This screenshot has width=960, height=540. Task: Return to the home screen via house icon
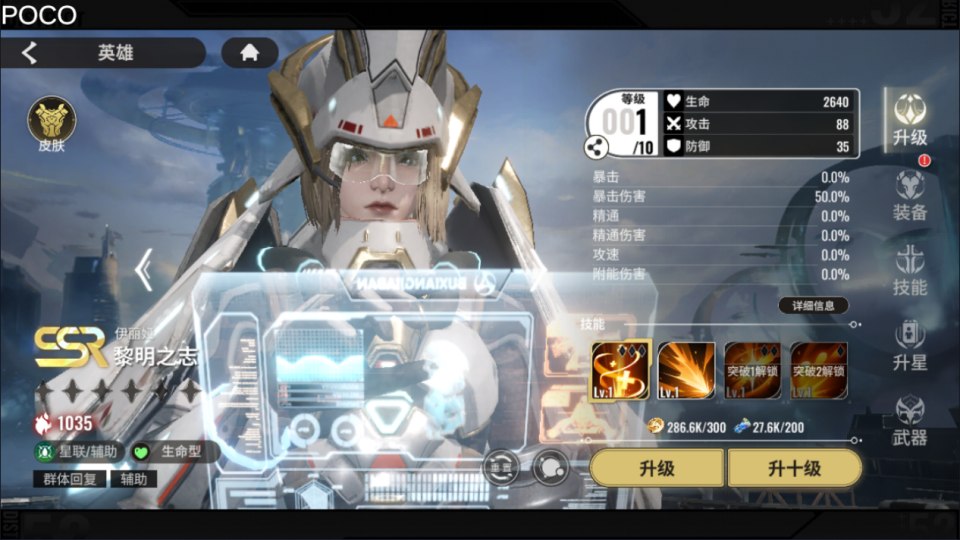pyautogui.click(x=249, y=53)
